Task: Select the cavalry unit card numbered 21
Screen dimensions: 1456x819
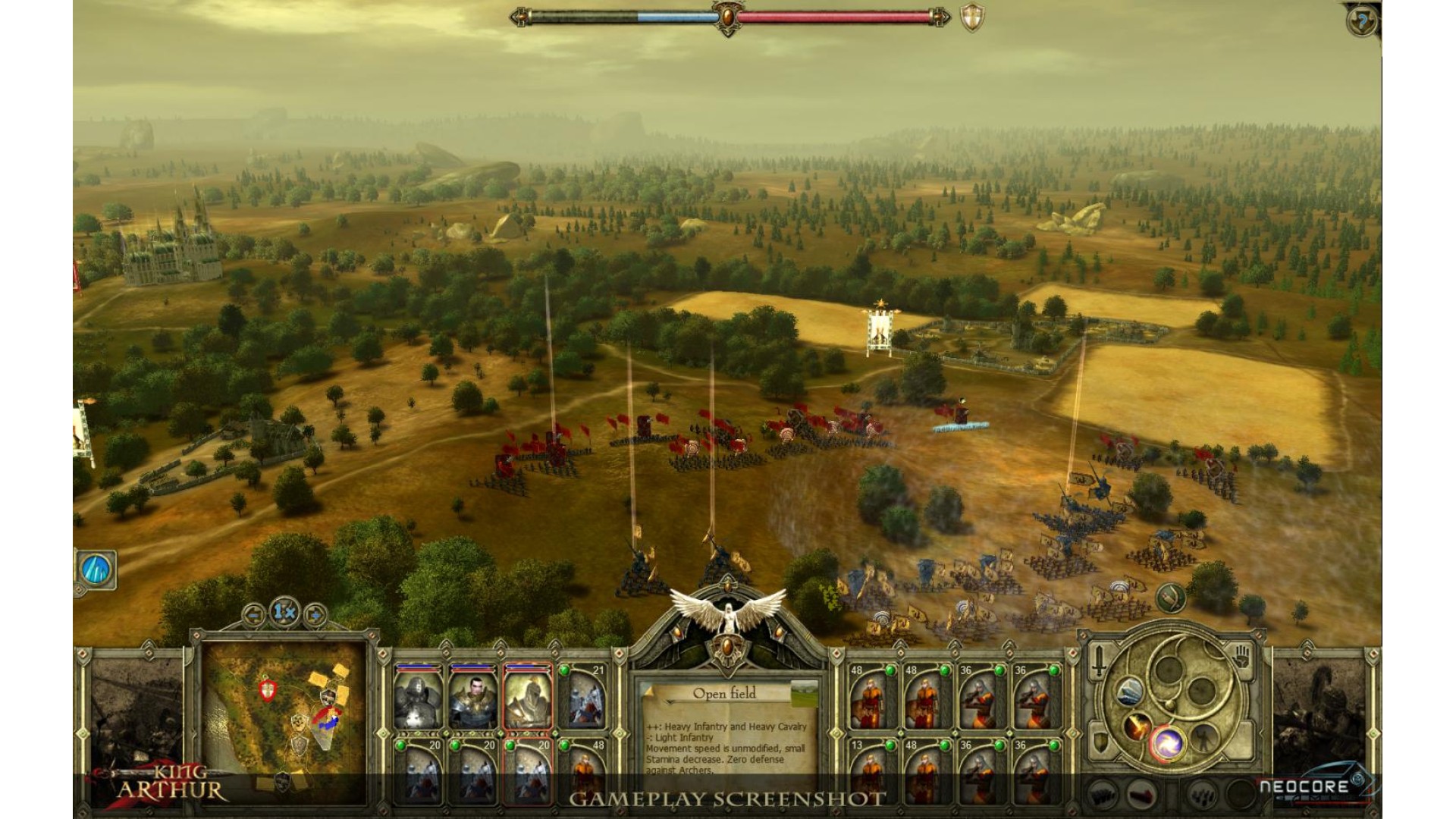Action: click(585, 698)
